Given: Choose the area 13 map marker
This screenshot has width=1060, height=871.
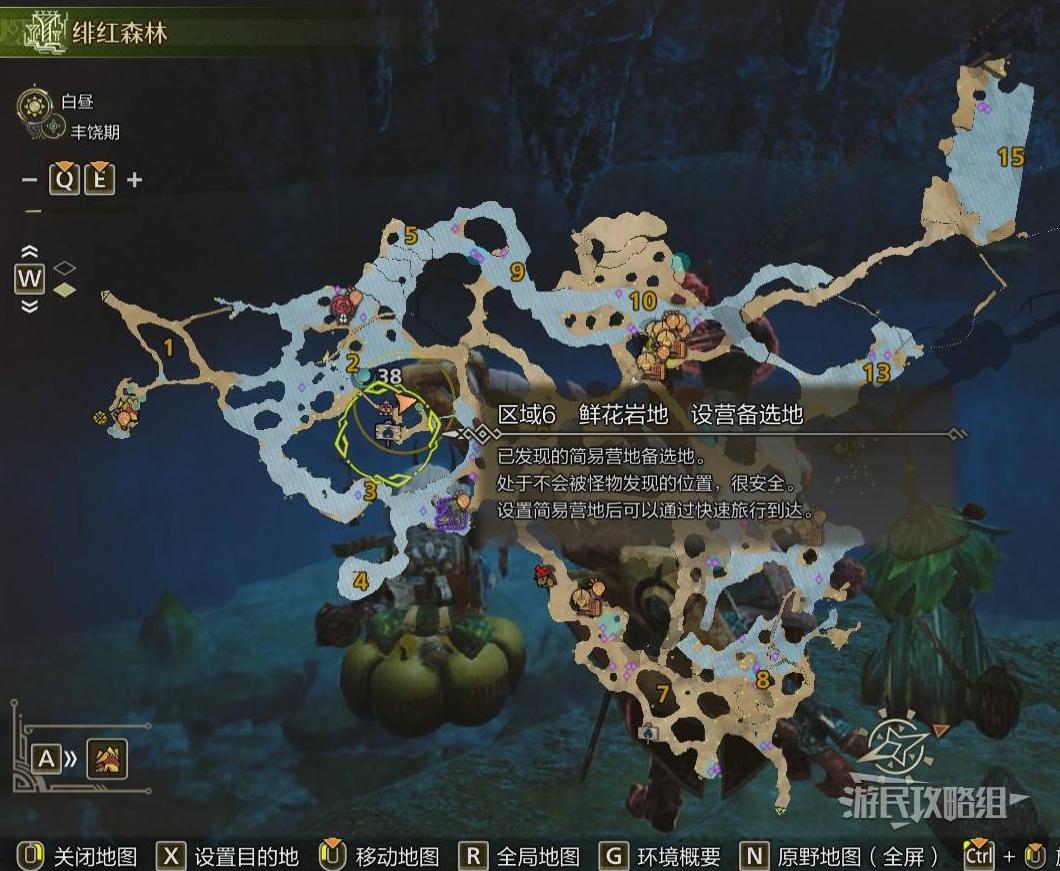Looking at the screenshot, I should pyautogui.click(x=876, y=373).
